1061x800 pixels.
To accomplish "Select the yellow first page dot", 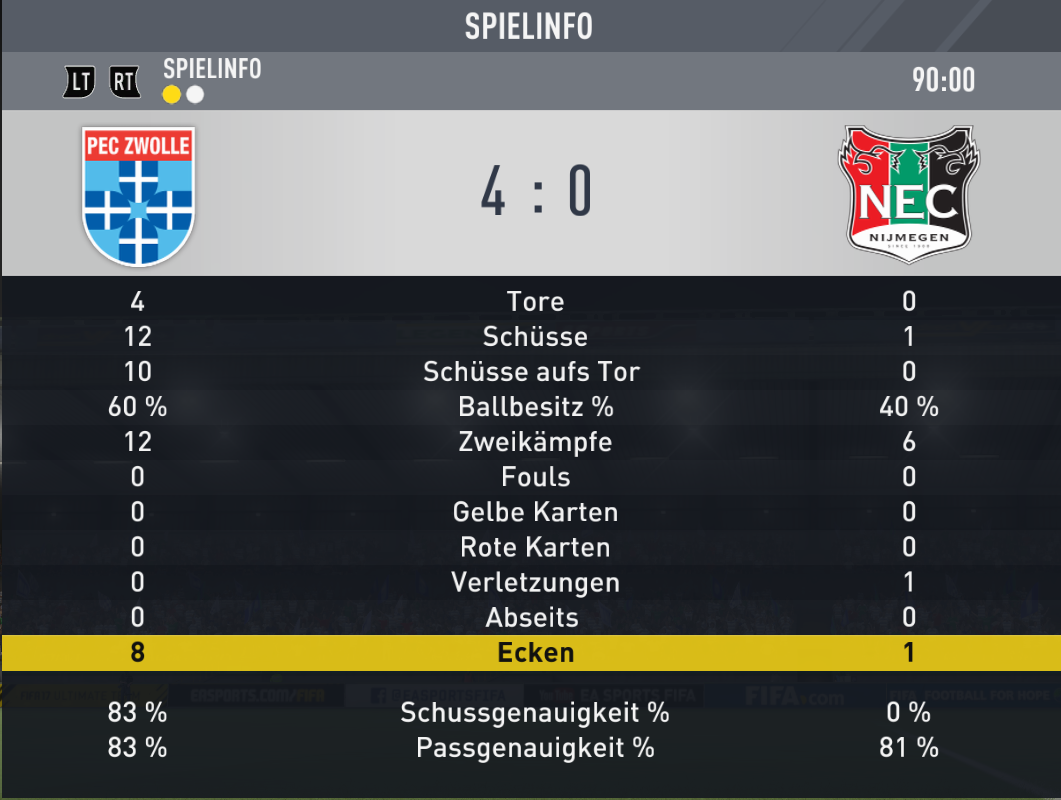I will pos(172,94).
